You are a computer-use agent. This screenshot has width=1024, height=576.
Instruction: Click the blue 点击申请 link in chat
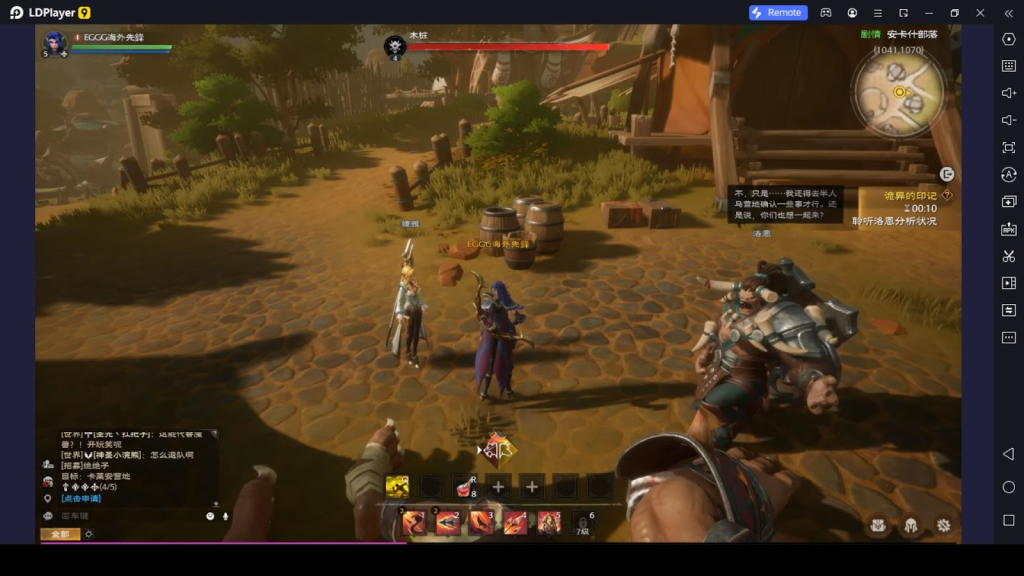click(81, 498)
